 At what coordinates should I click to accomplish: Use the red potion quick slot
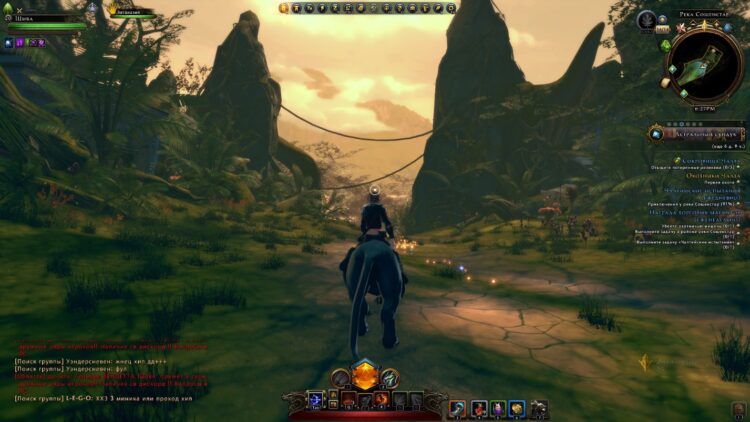click(477, 408)
